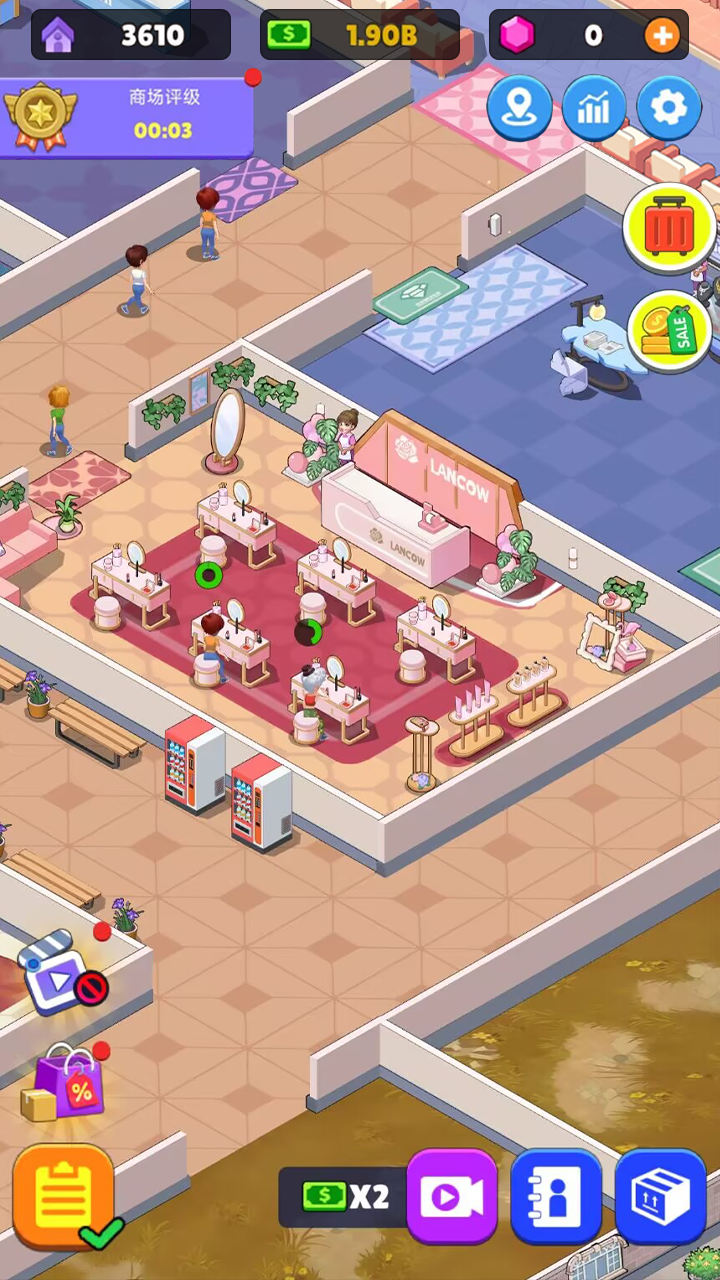Image resolution: width=720 pixels, height=1280 pixels.
Task: Open the settings gear menu
Action: 669,107
